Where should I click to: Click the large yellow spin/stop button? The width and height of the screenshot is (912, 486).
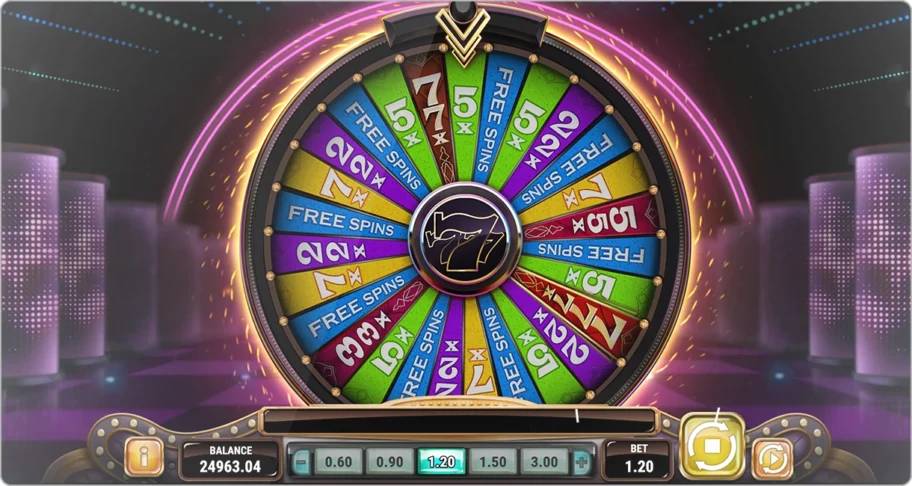tap(712, 444)
